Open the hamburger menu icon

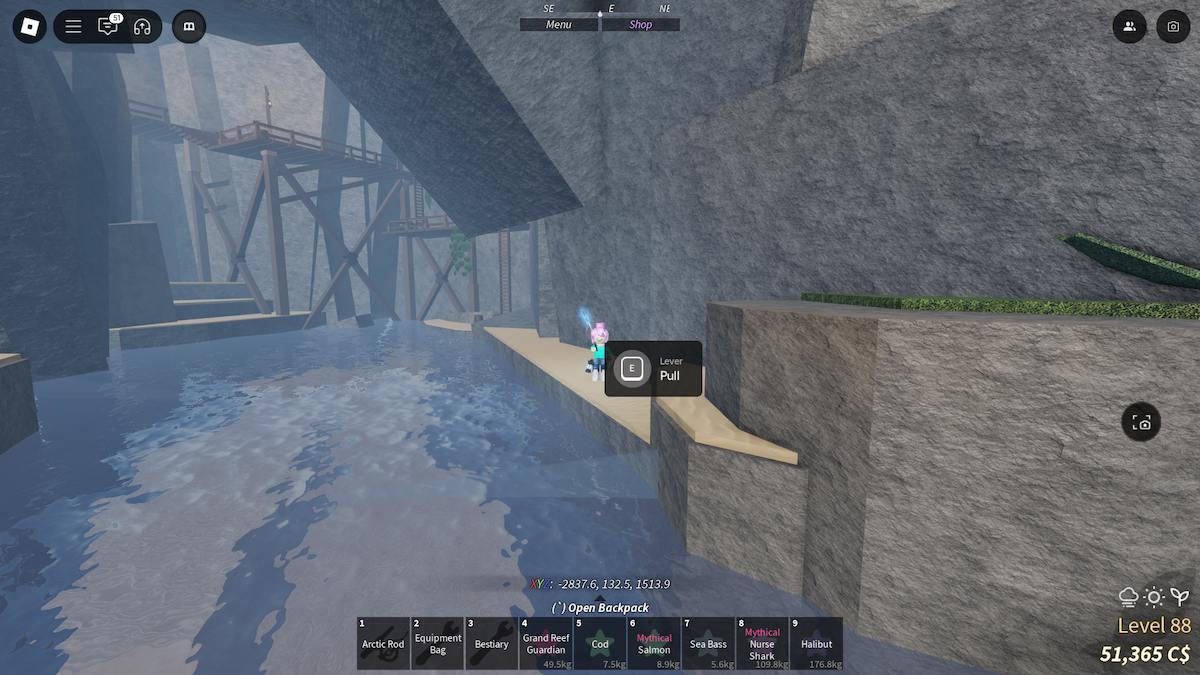pos(73,26)
